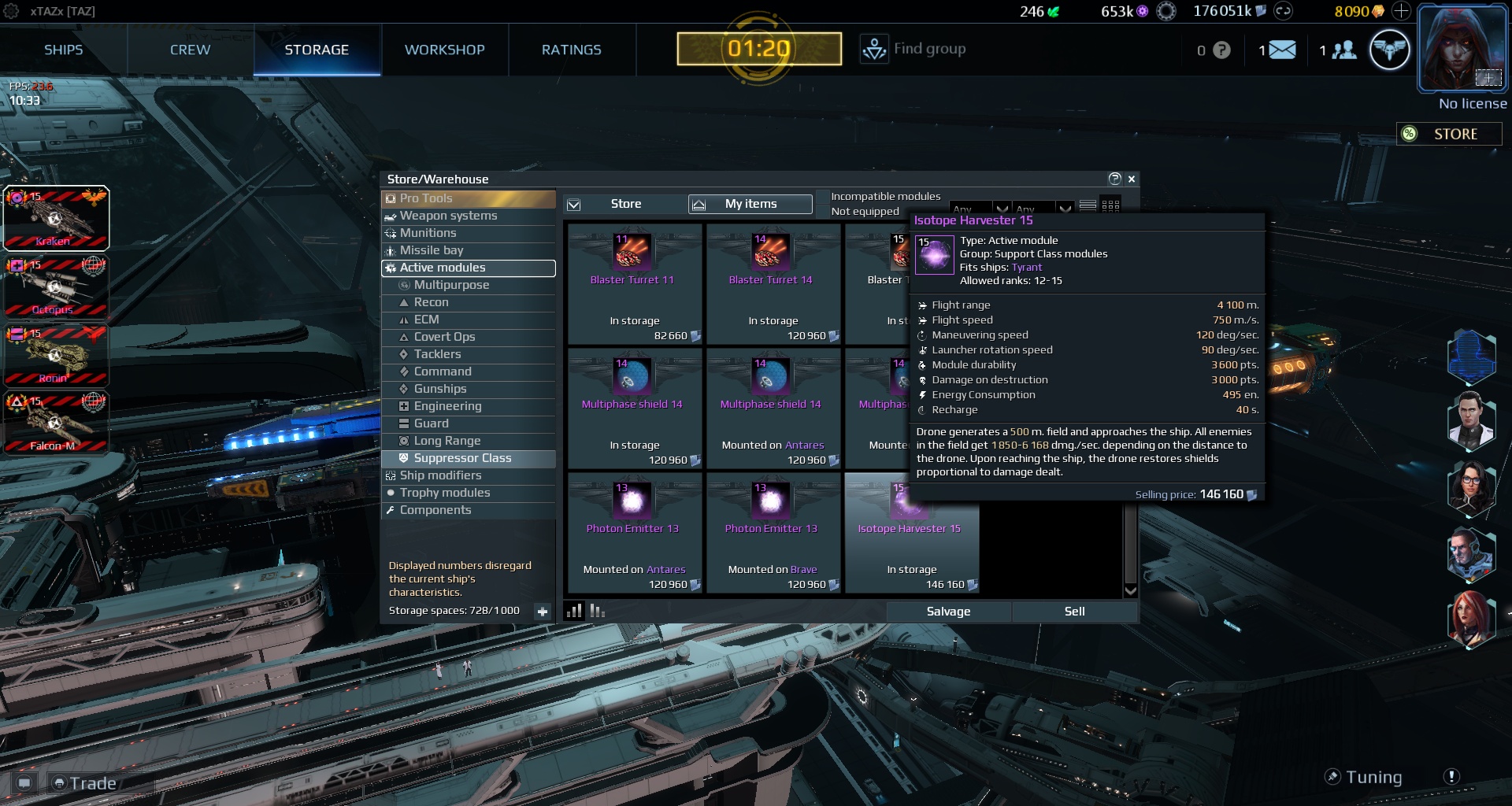
Task: Expand storage spaces with plus button
Action: 542,611
